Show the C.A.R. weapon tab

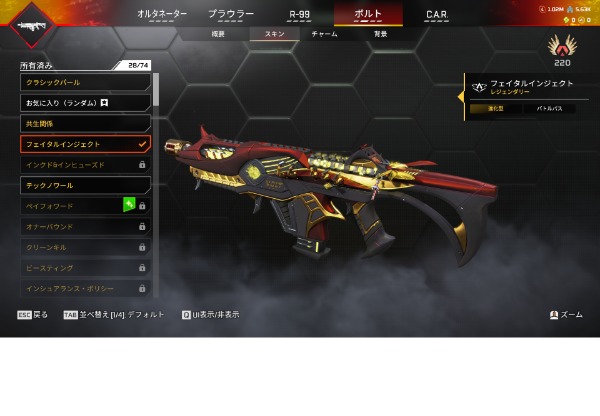click(x=436, y=15)
